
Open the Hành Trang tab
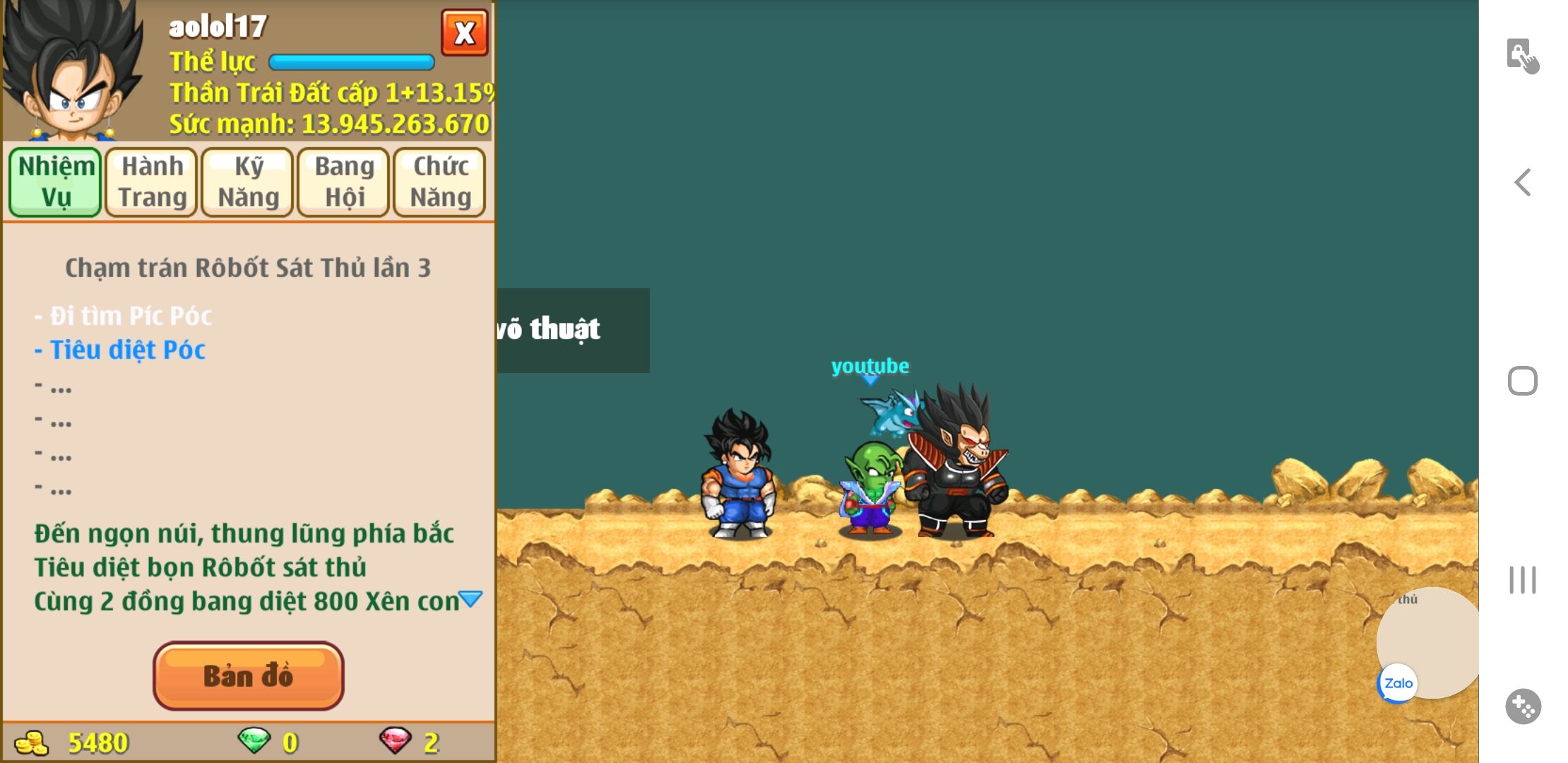point(152,182)
